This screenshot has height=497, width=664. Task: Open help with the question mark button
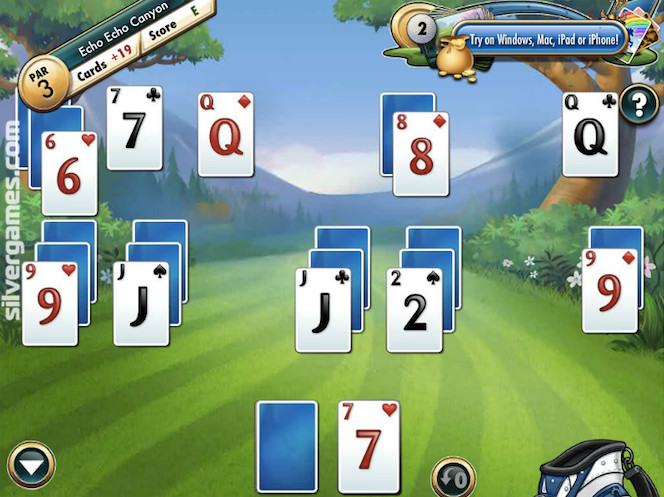coord(637,103)
